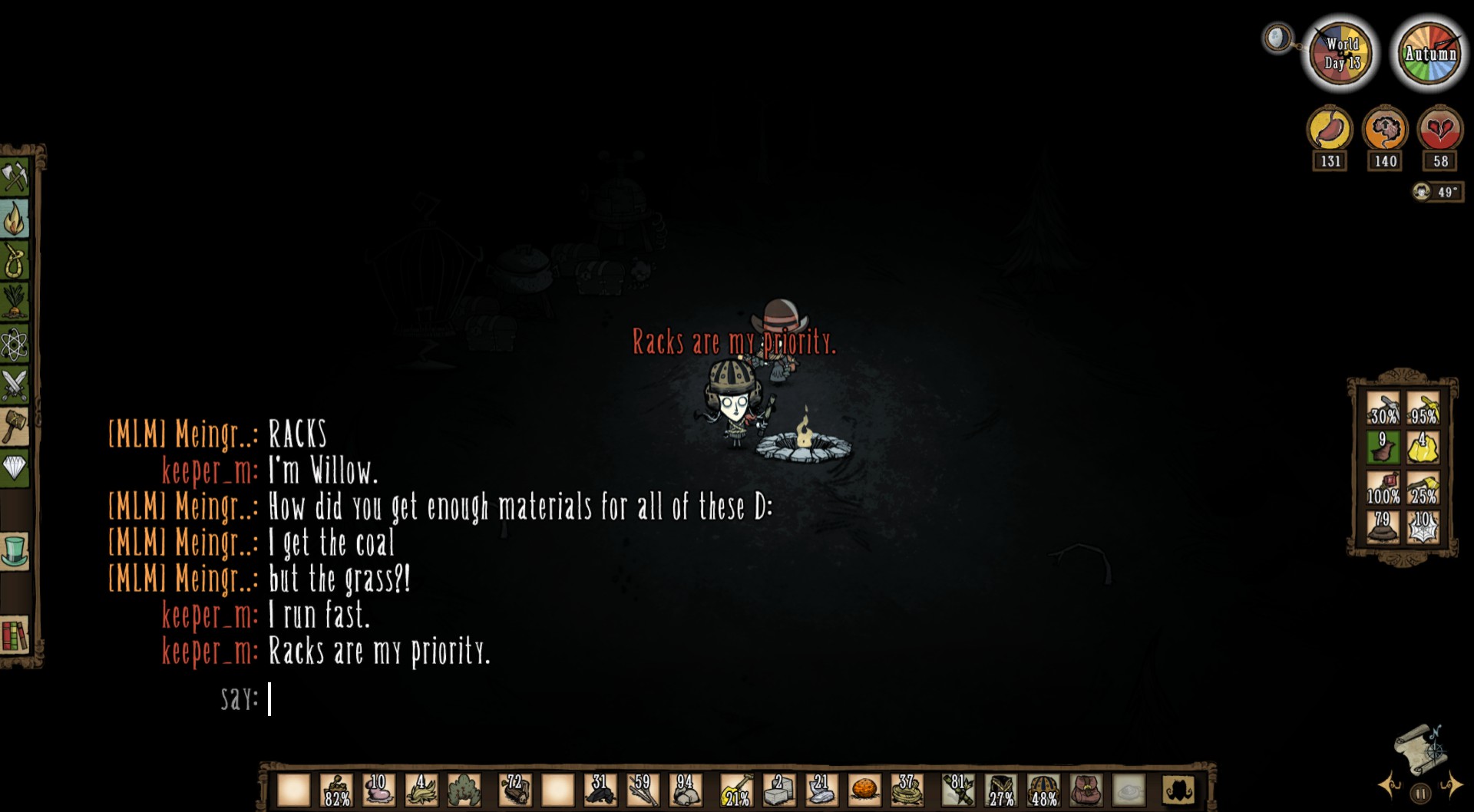Open the Dress crafting category top hat

coord(17,552)
